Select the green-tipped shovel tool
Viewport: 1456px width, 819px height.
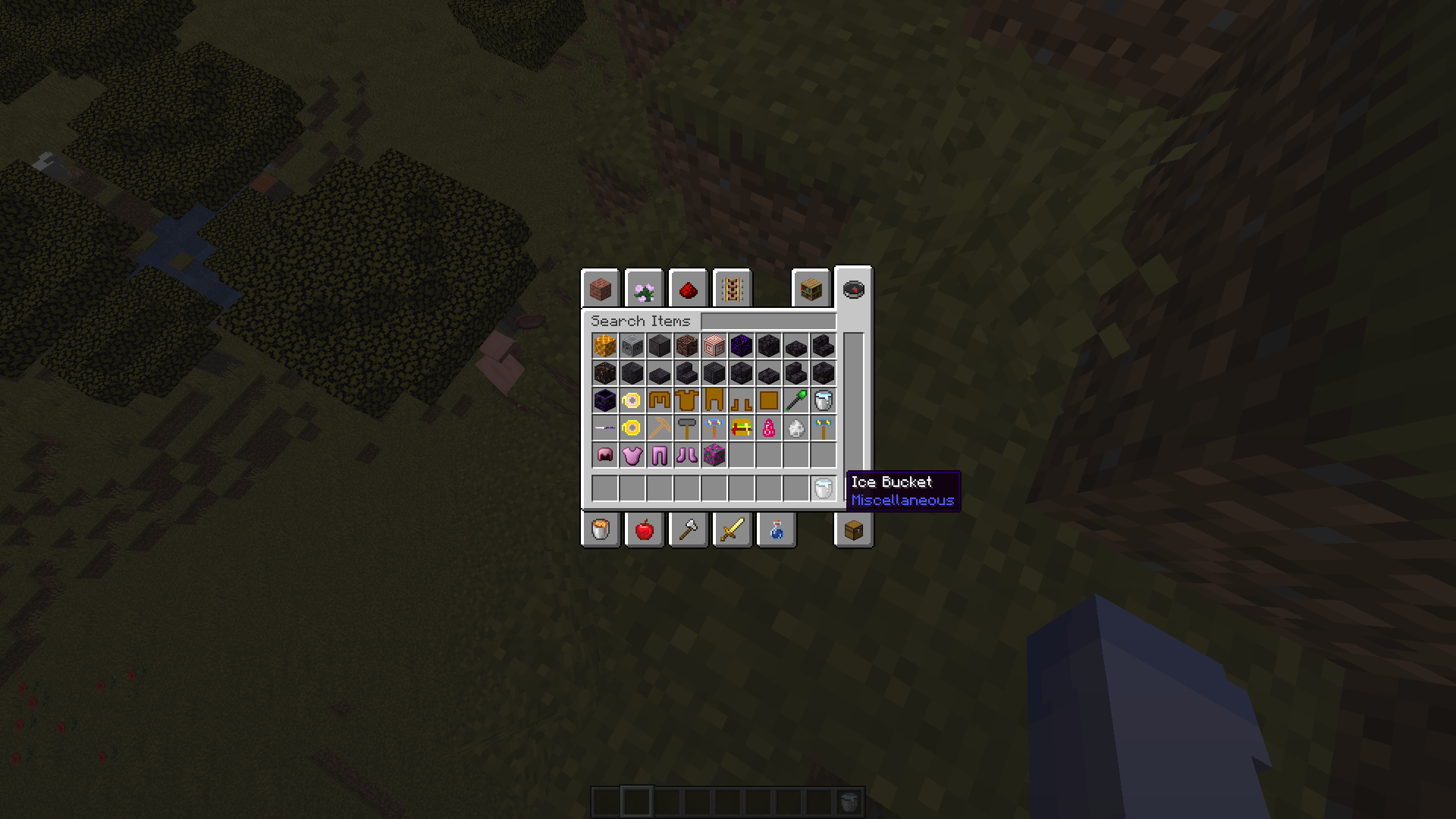point(795,400)
